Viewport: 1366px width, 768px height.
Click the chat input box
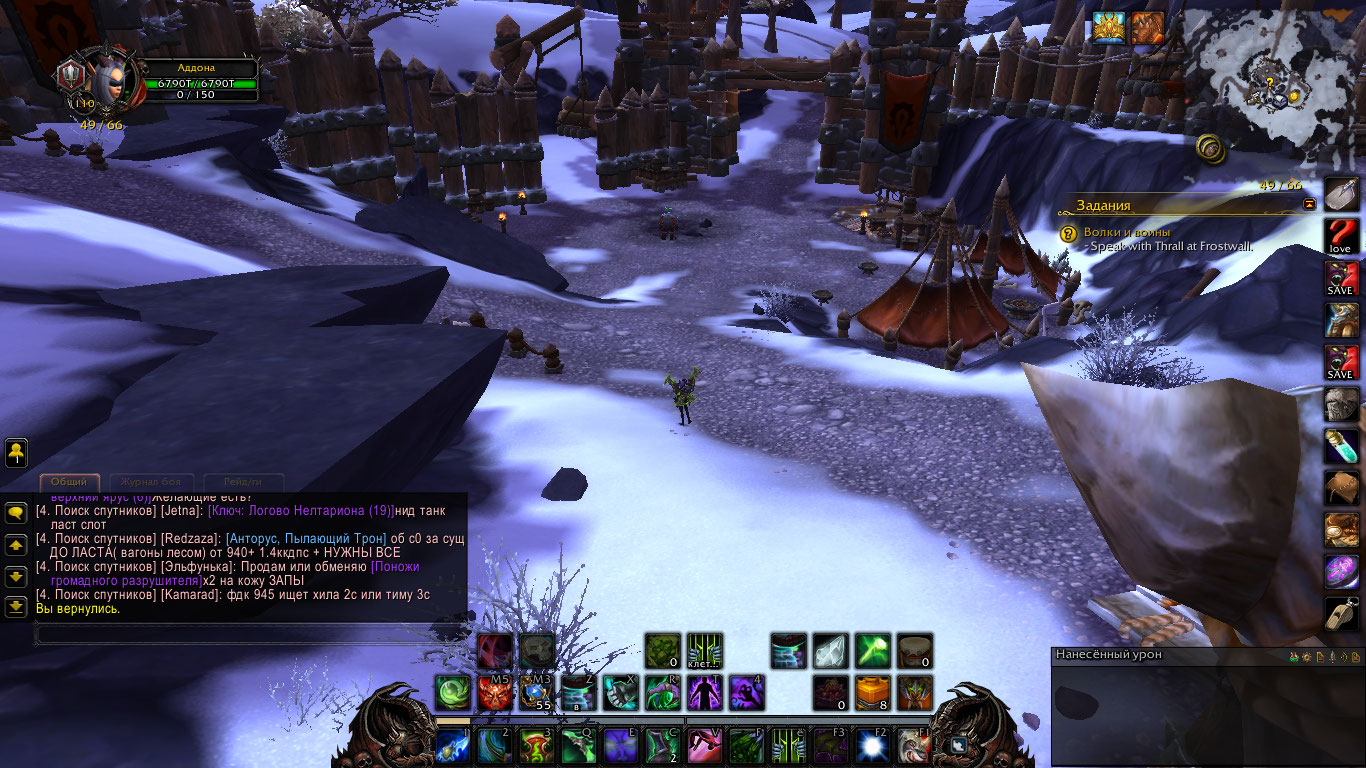tap(250, 633)
